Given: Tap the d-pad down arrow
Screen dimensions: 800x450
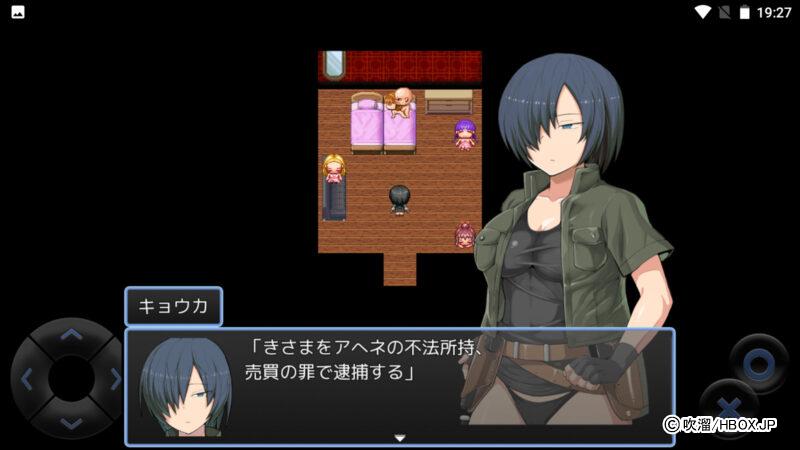Looking at the screenshot, I should point(70,423).
